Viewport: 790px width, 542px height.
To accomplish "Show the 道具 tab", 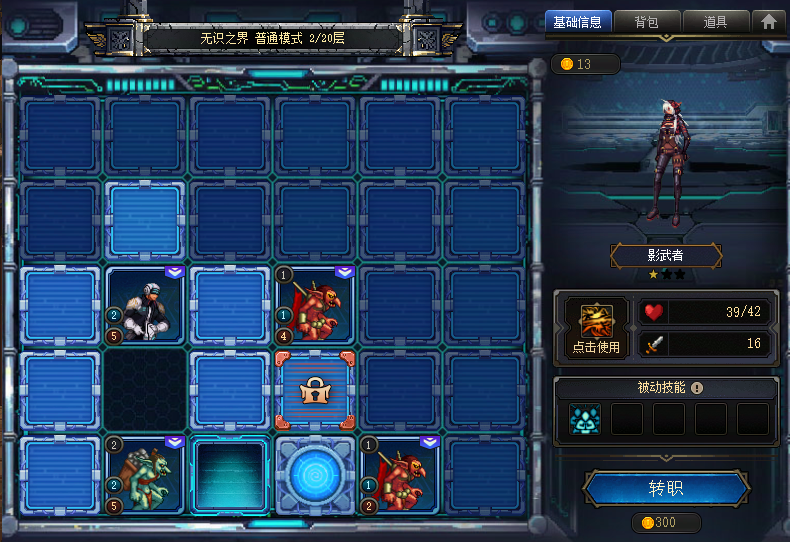I will coord(715,21).
